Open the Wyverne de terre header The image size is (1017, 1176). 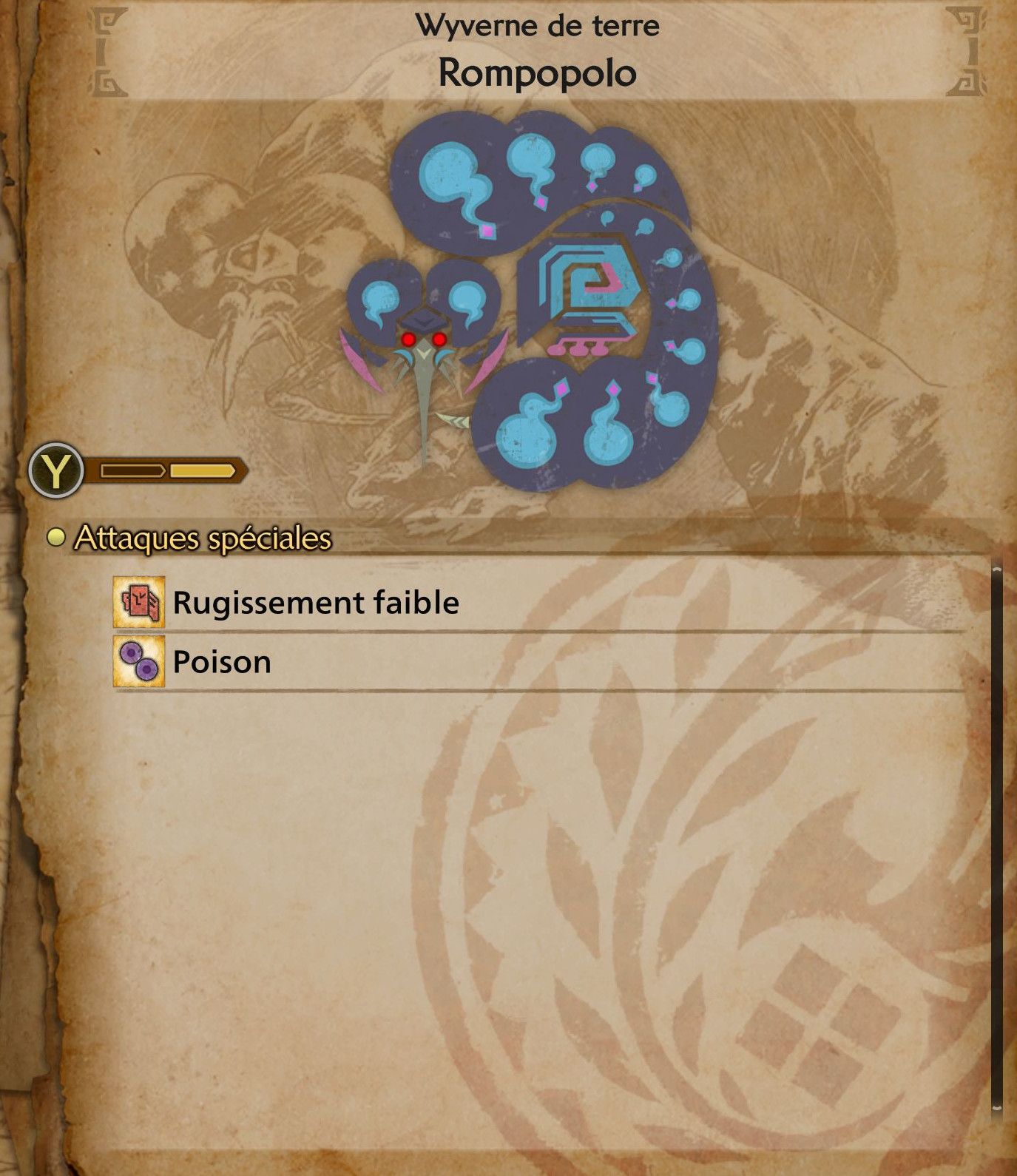(538, 24)
